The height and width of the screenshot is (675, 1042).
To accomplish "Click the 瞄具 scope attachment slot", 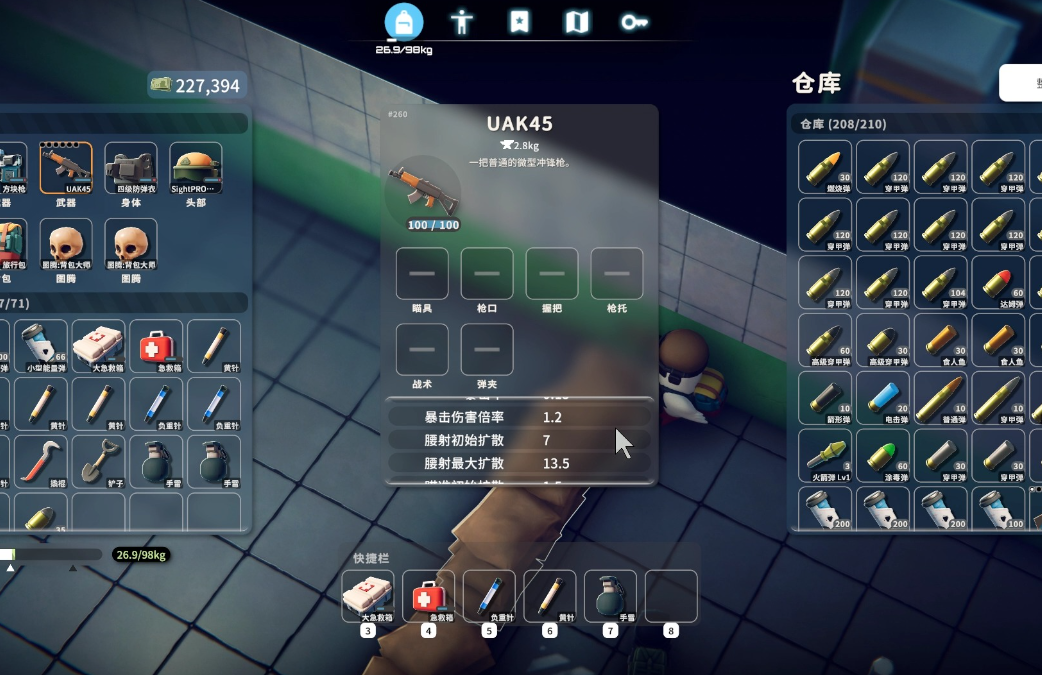I will coord(422,274).
